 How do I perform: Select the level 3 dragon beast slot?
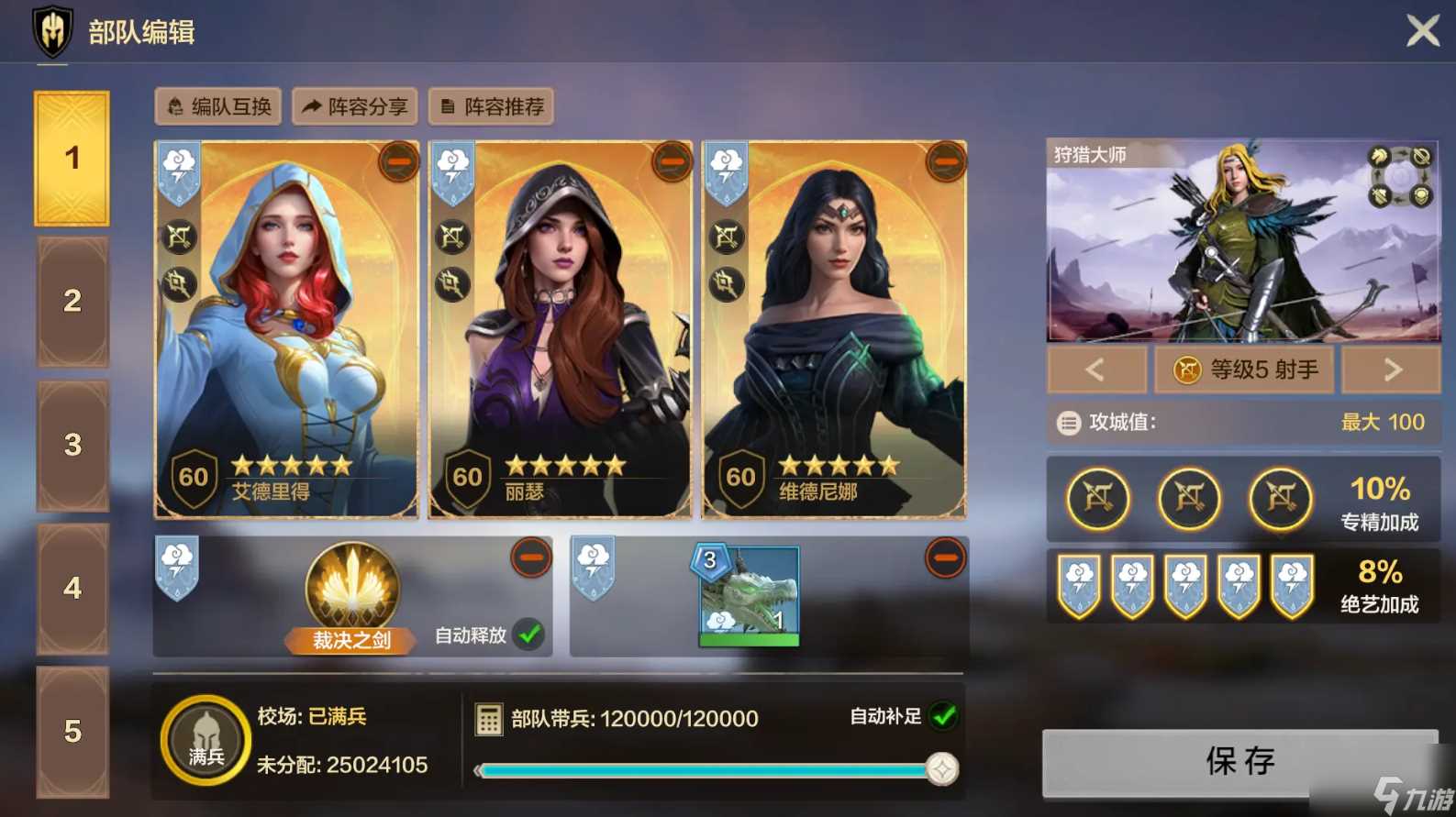click(x=749, y=596)
